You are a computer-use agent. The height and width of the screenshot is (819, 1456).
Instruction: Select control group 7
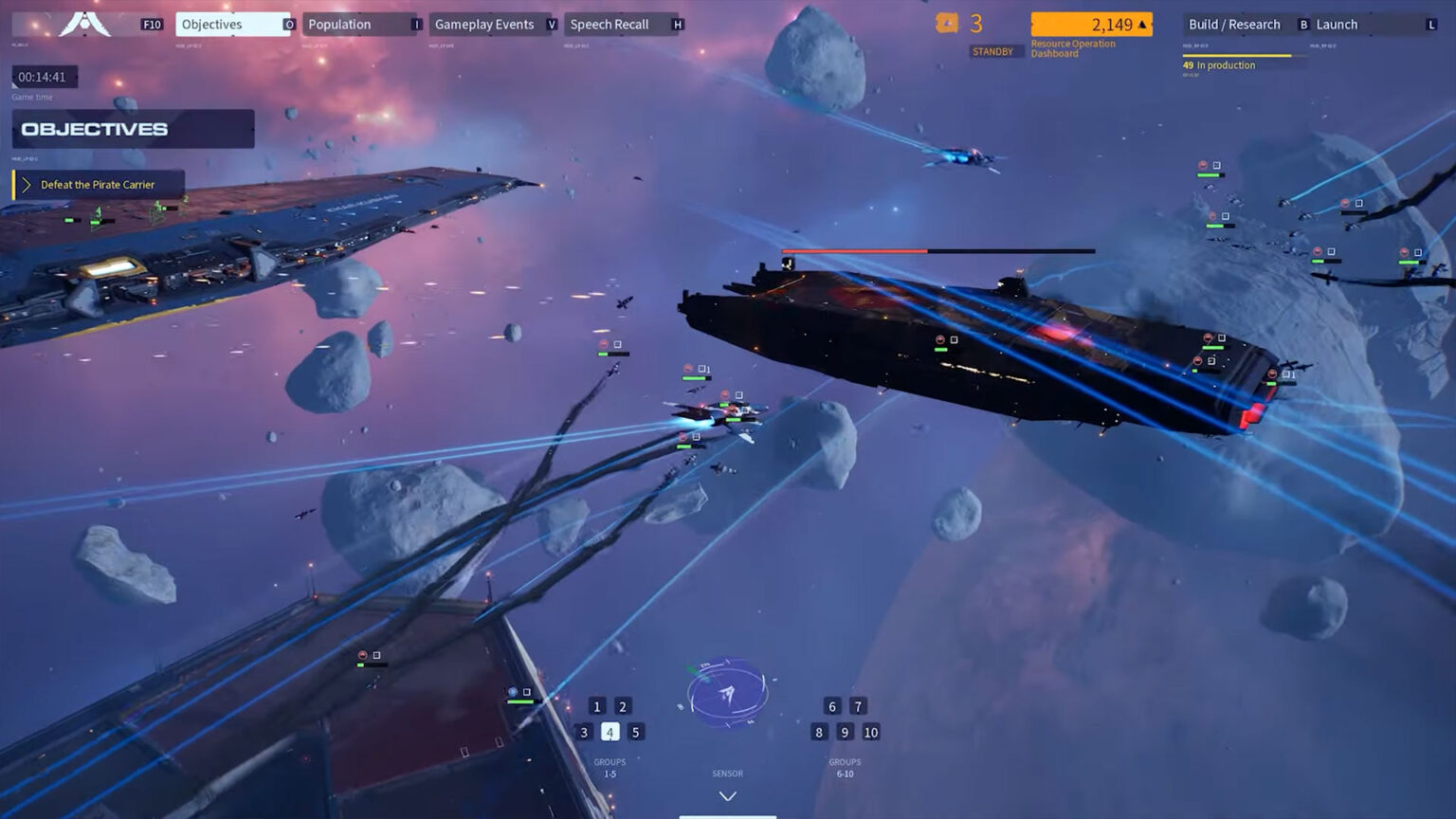(x=858, y=706)
